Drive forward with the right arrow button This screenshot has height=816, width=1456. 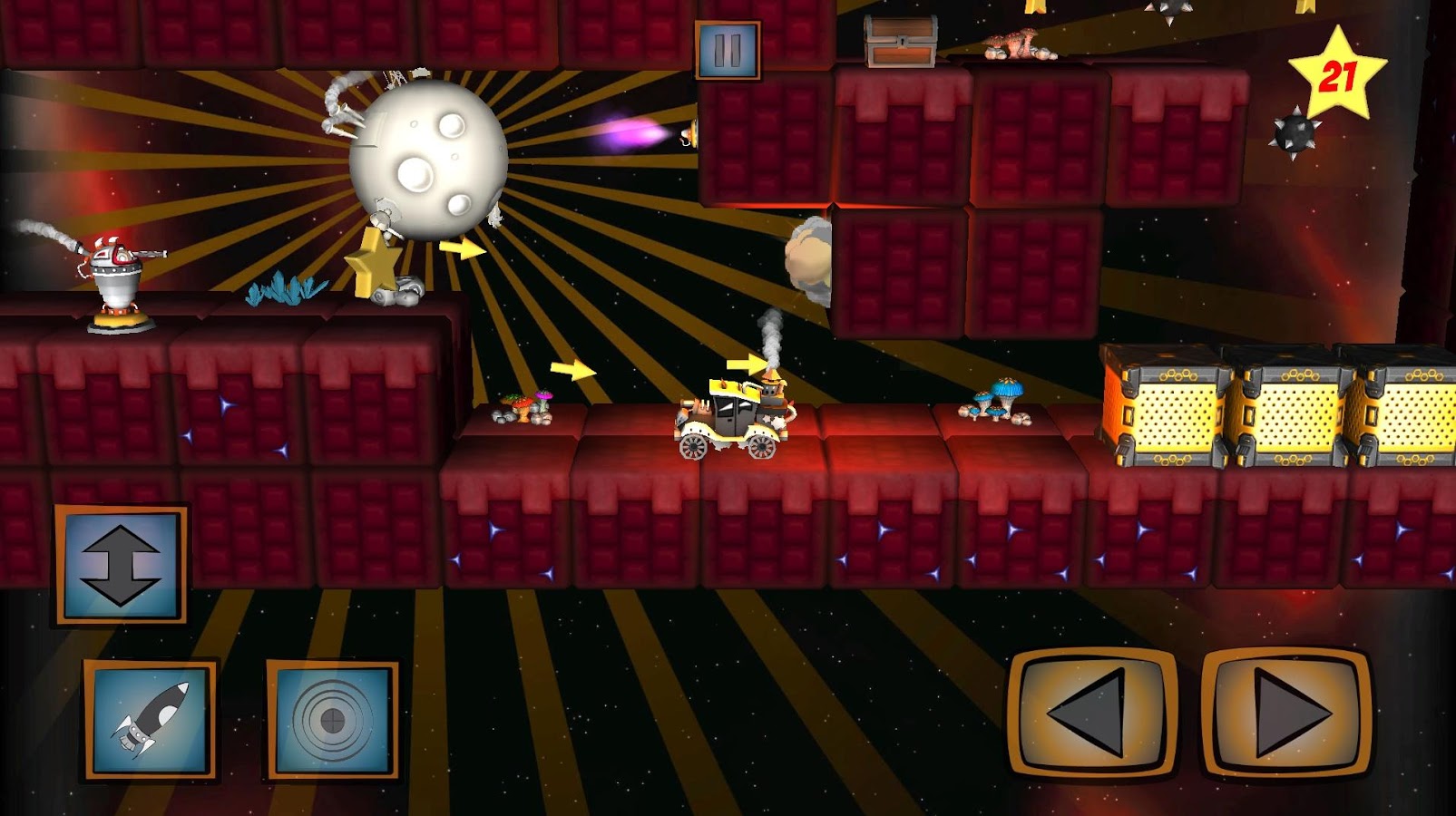[x=1286, y=713]
